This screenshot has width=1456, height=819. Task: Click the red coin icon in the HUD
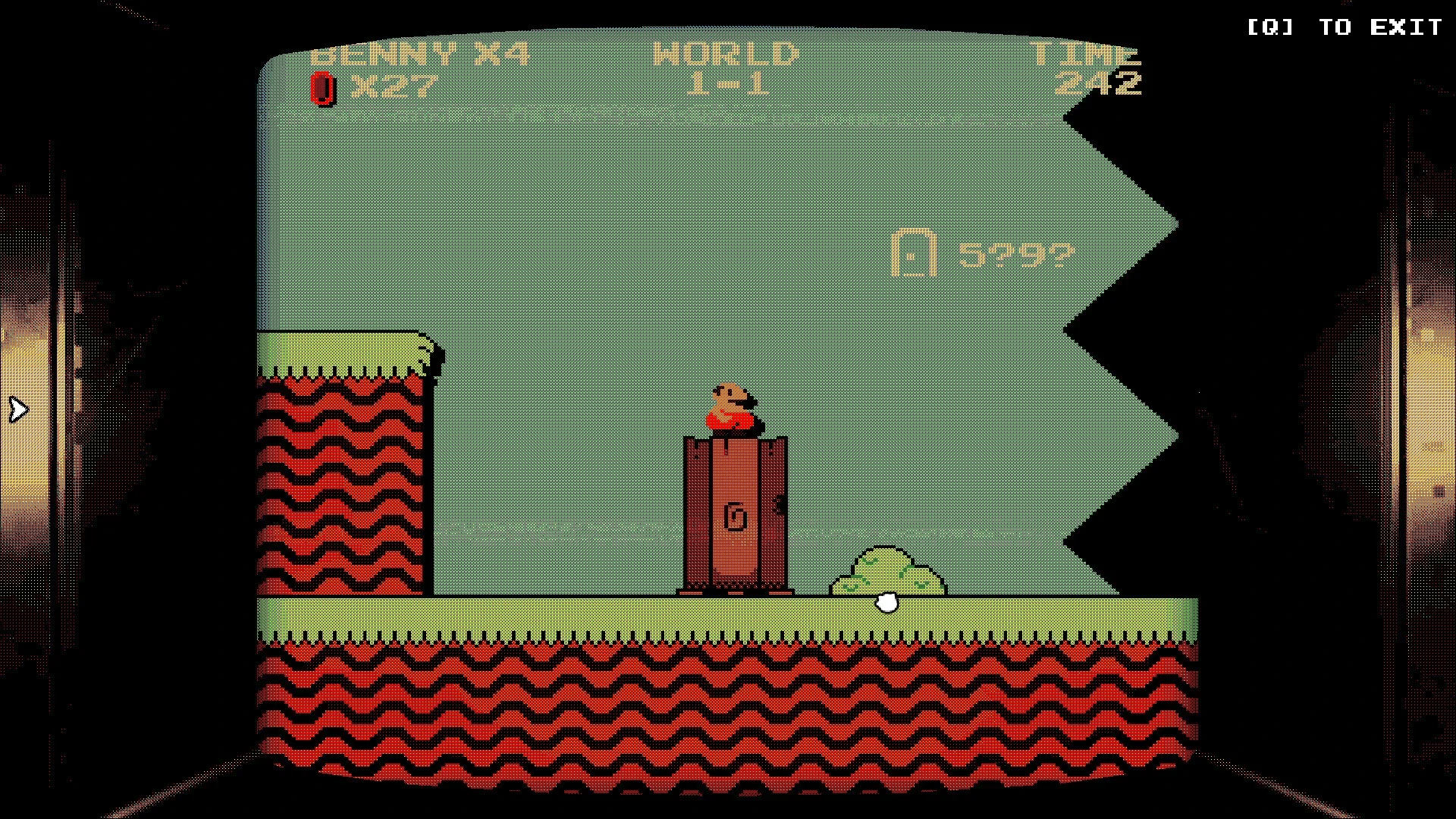click(x=323, y=89)
